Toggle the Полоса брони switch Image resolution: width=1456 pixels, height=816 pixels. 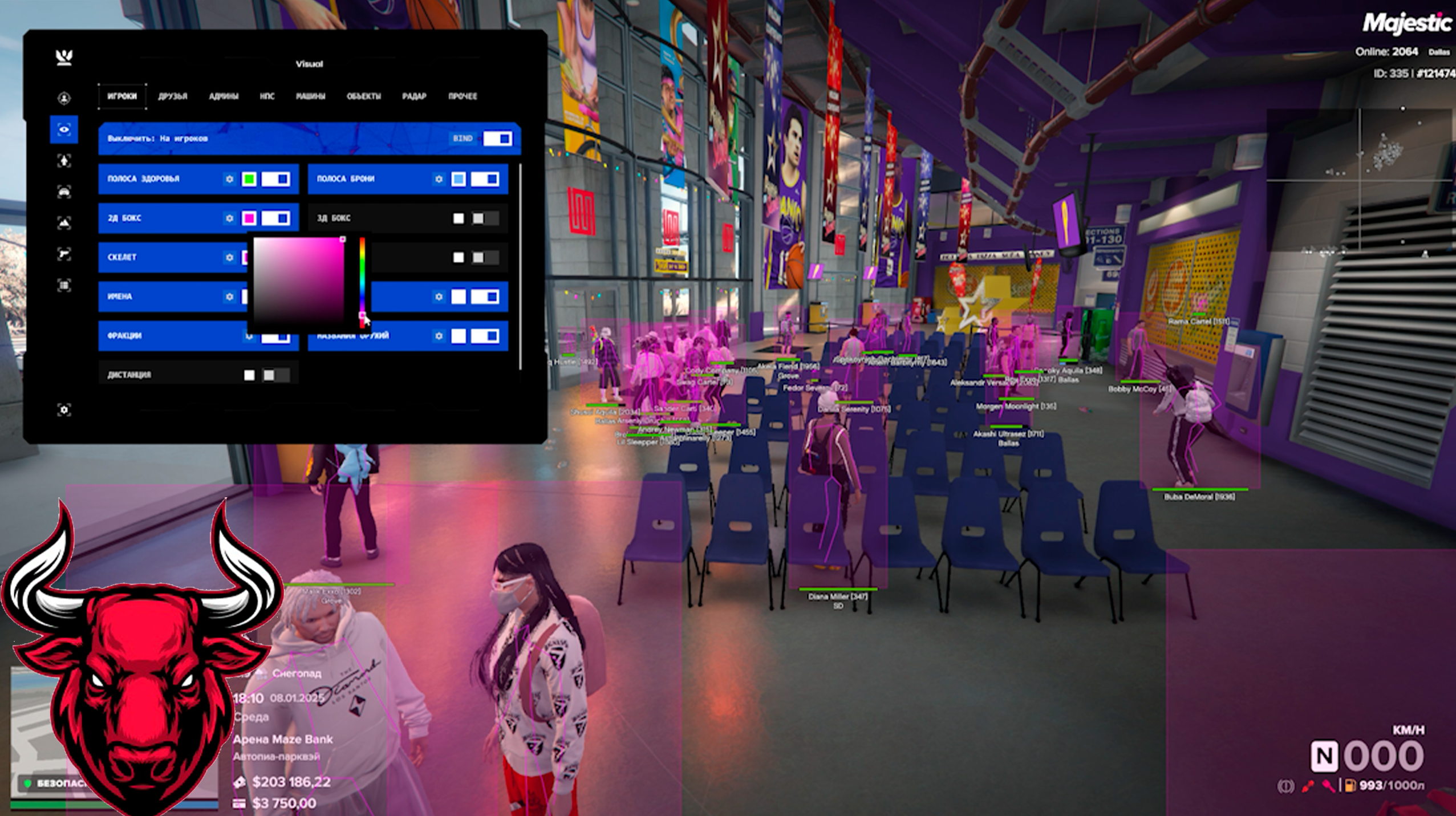485,179
